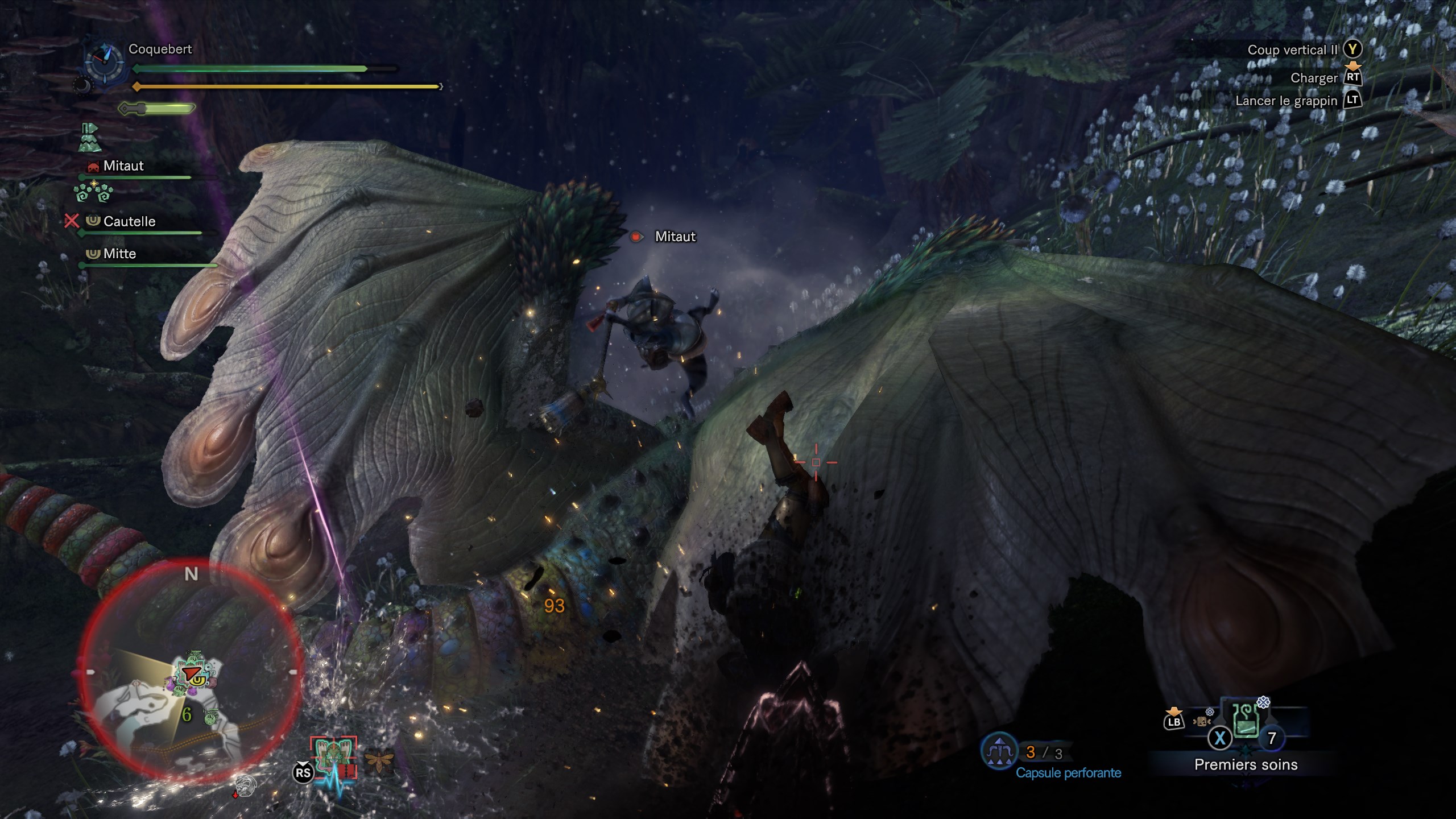This screenshot has width=1456, height=819.
Task: Click the quest clock icon beside Coquebert
Action: click(105, 63)
